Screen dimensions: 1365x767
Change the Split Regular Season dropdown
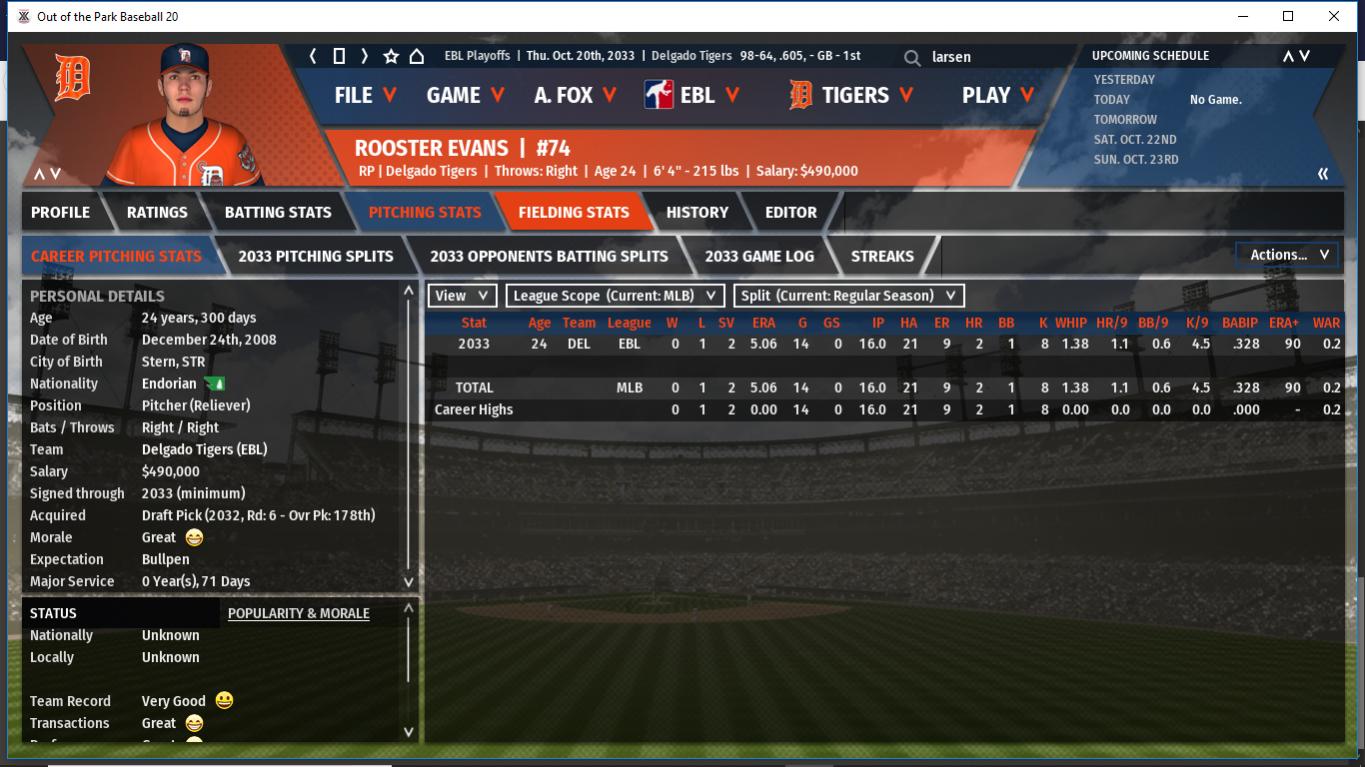pyautogui.click(x=849, y=296)
